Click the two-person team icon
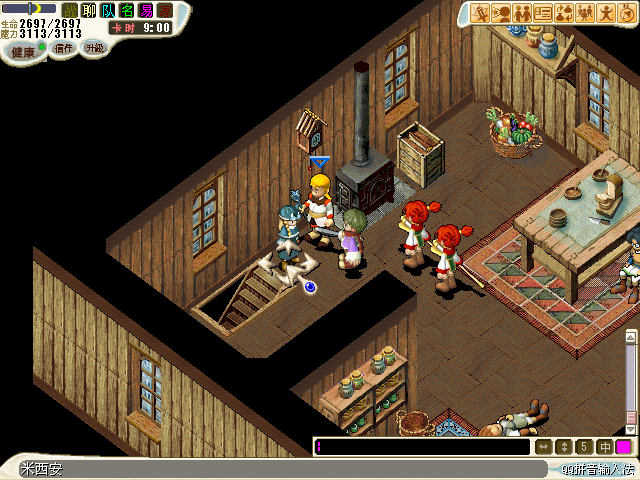Image resolution: width=640 pixels, height=480 pixels. click(522, 13)
